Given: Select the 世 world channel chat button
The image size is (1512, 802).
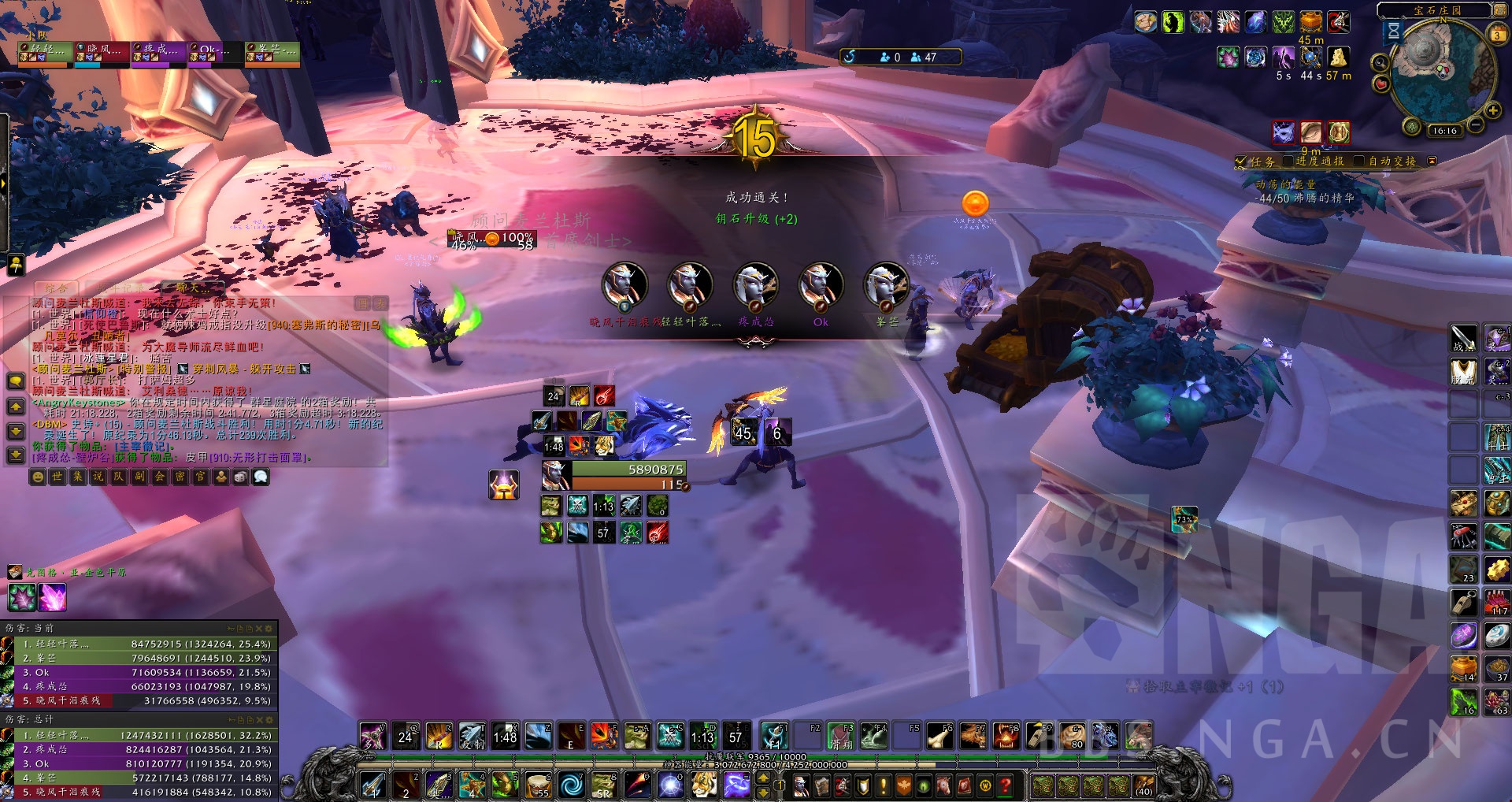Looking at the screenshot, I should pos(59,476).
